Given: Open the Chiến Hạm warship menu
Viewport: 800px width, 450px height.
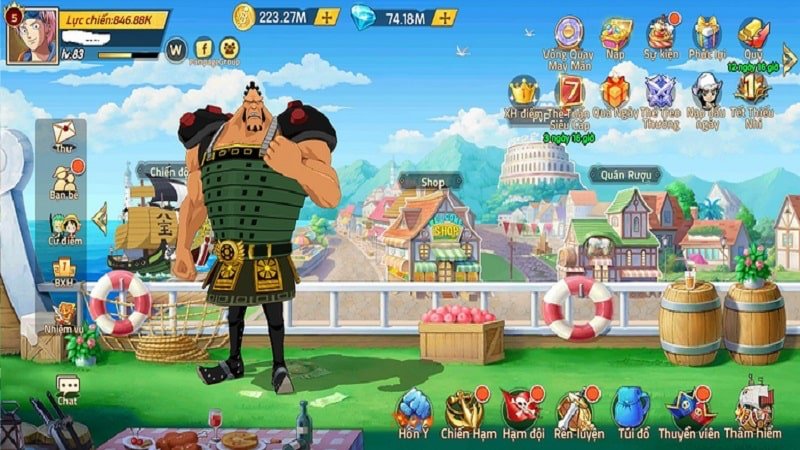Looking at the screenshot, I should coord(464,412).
